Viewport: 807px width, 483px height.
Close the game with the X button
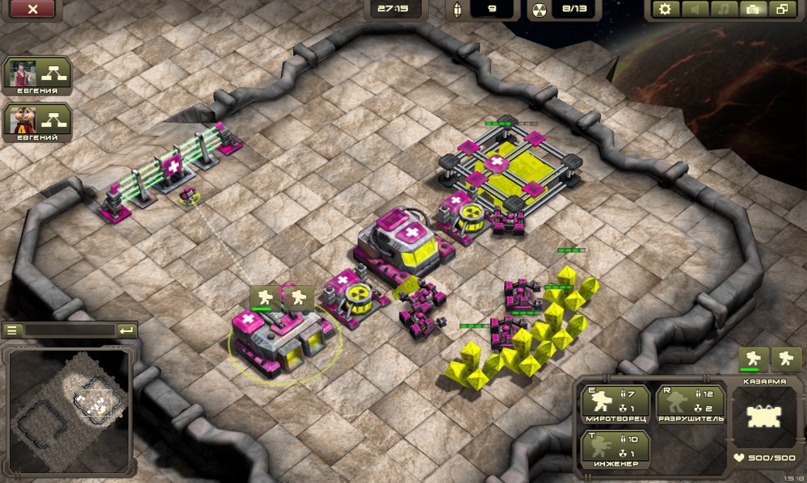(33, 9)
